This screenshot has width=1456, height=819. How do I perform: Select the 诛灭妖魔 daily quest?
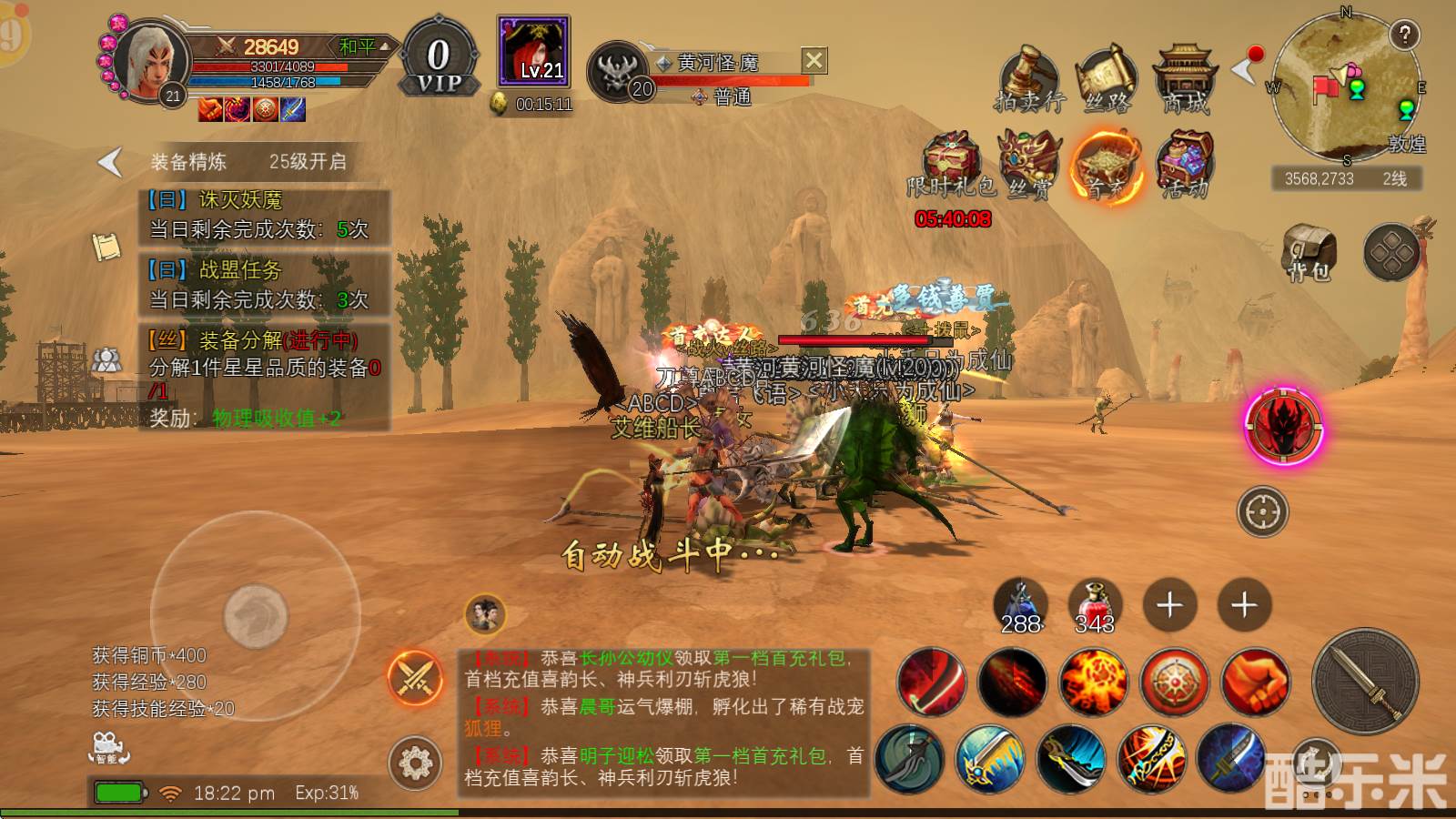tap(265, 215)
